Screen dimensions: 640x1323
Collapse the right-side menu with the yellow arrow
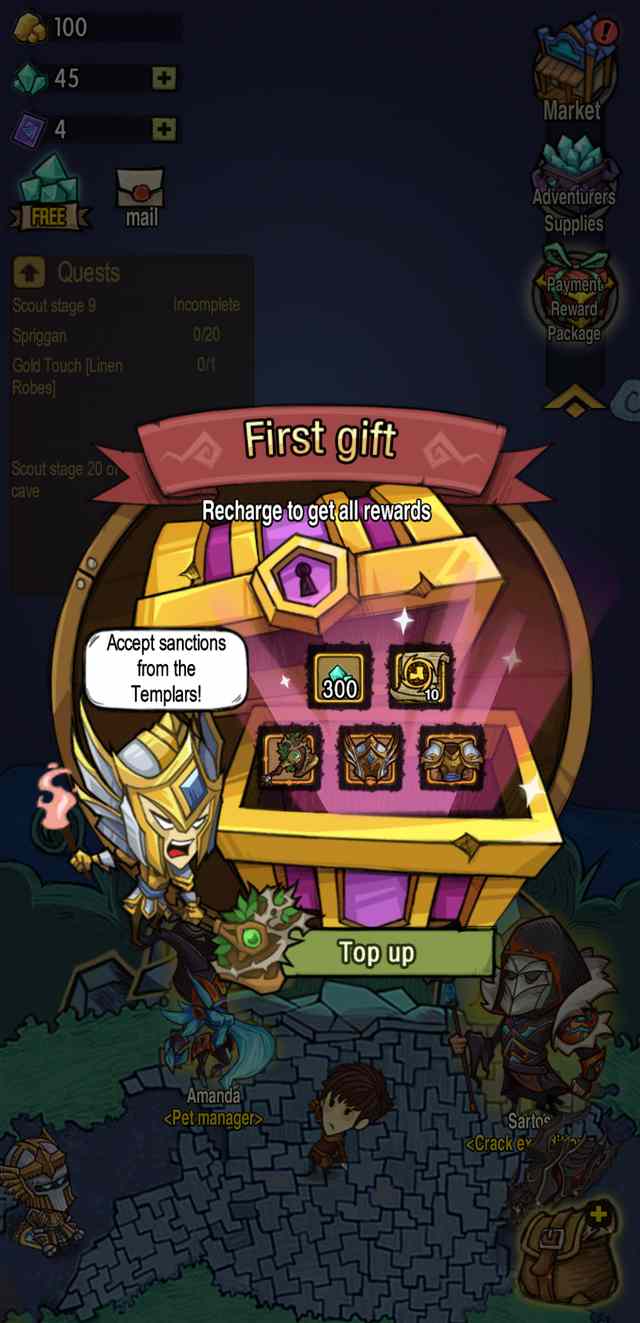574,400
